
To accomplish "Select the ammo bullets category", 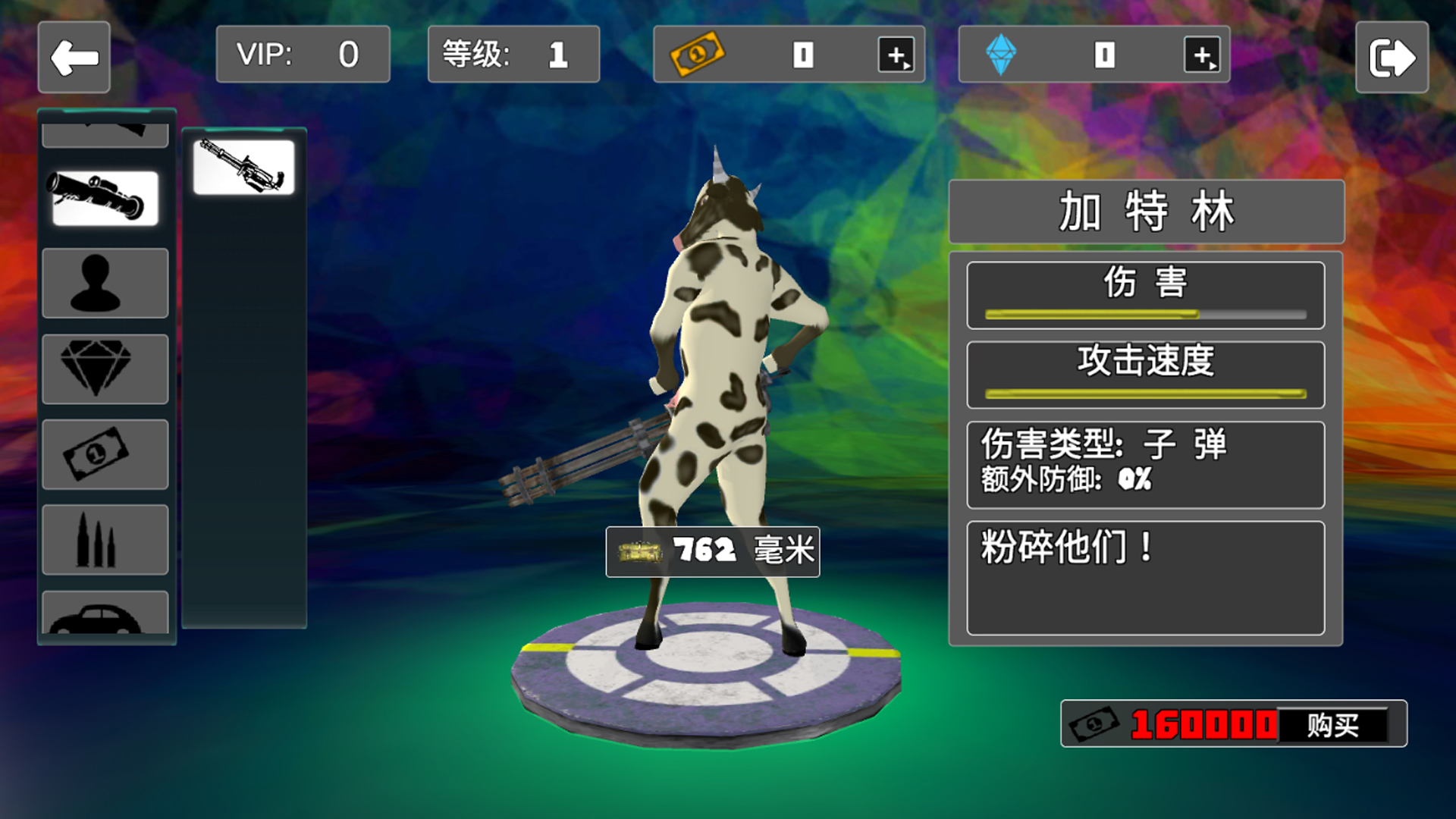I will tap(105, 539).
